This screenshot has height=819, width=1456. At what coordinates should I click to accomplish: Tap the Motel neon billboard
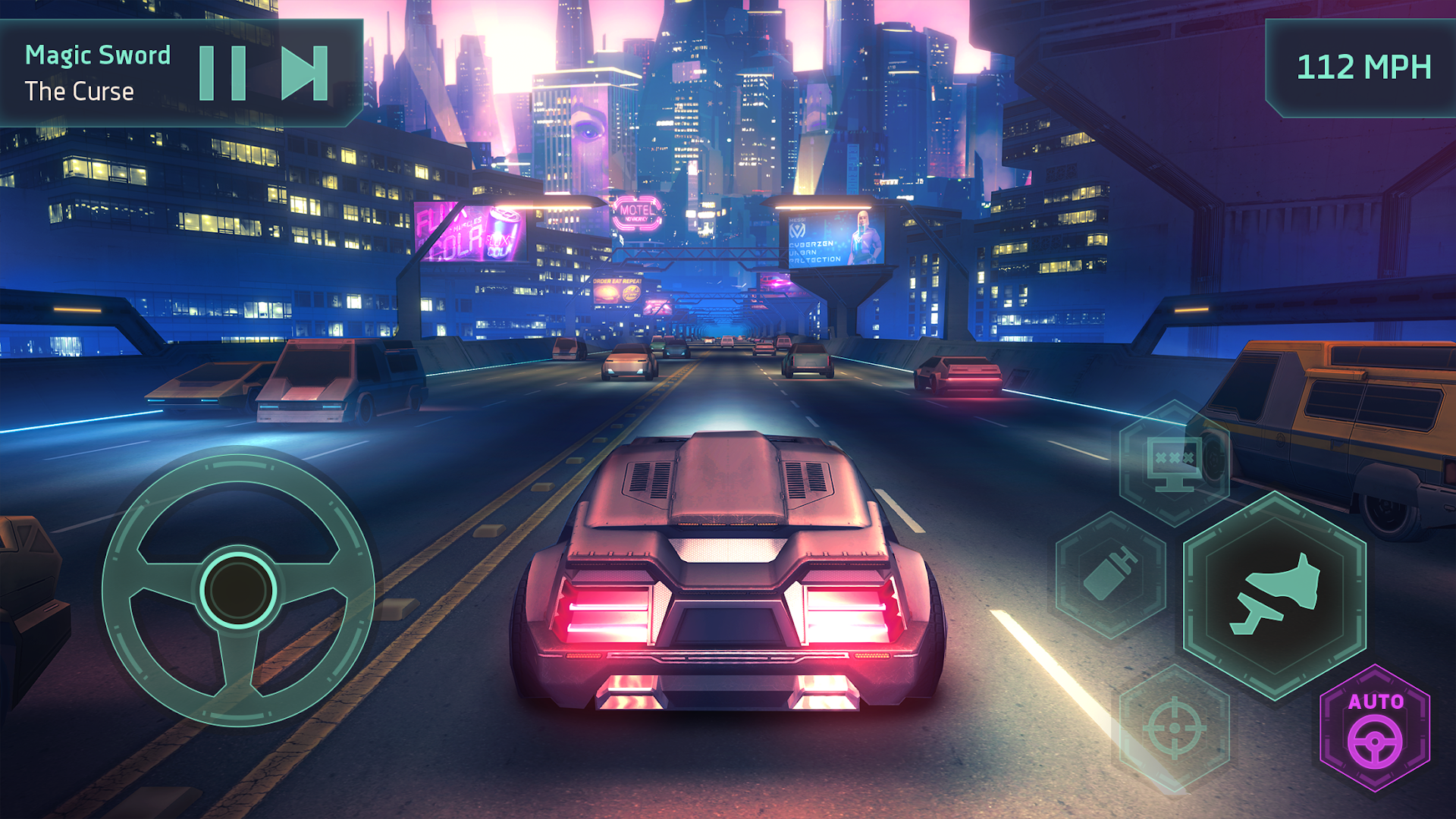637,214
